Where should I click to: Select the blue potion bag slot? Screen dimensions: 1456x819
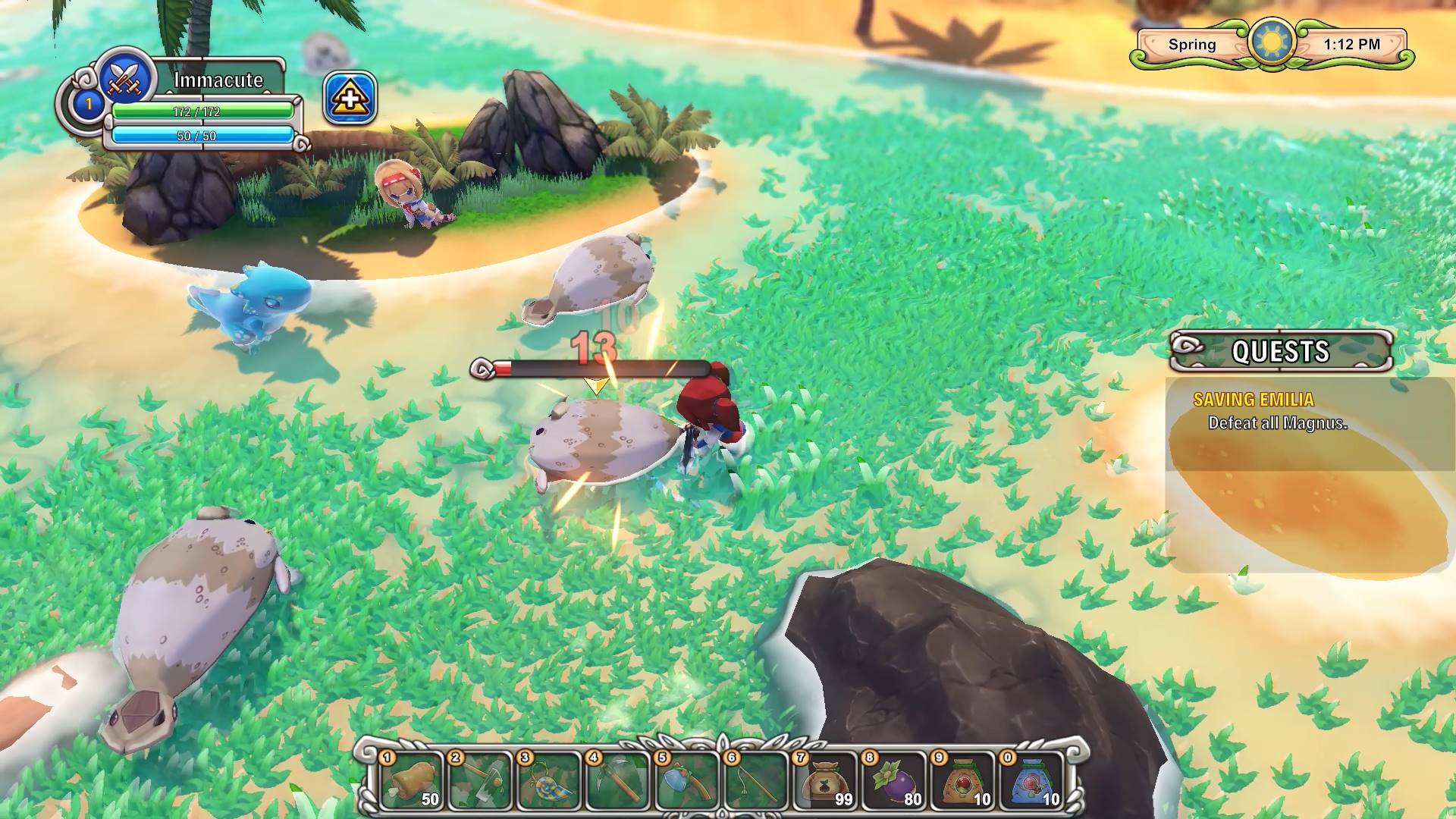coord(1031,779)
